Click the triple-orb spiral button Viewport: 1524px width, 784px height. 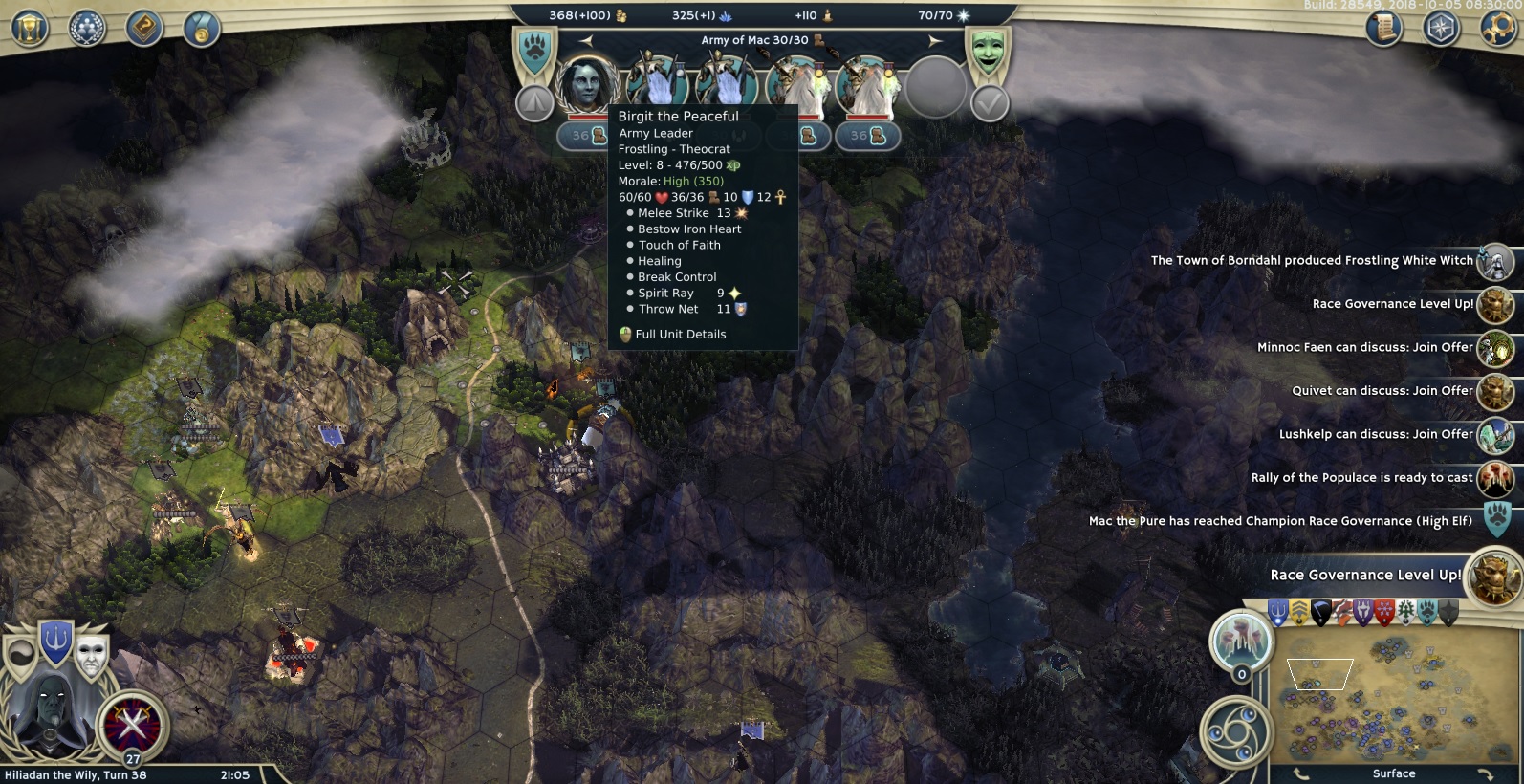pyautogui.click(x=1236, y=732)
